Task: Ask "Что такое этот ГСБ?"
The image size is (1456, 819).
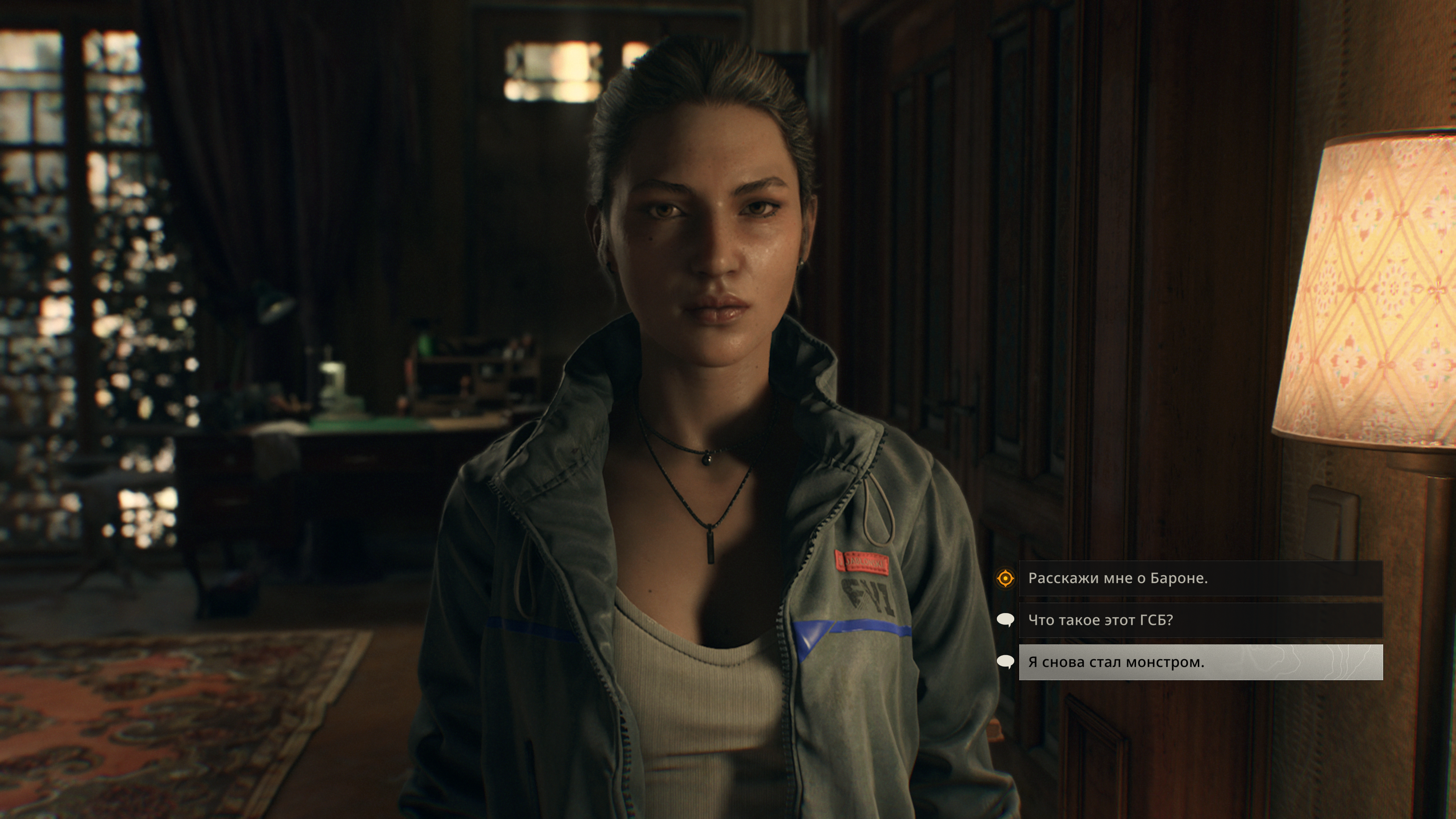Action: (x=1200, y=620)
